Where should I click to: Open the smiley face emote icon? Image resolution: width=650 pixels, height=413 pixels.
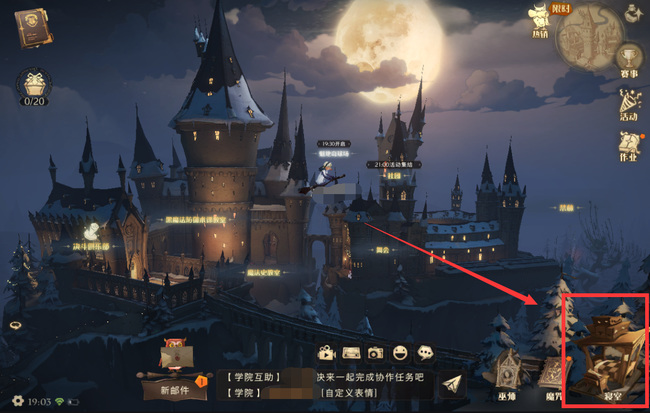click(400, 353)
